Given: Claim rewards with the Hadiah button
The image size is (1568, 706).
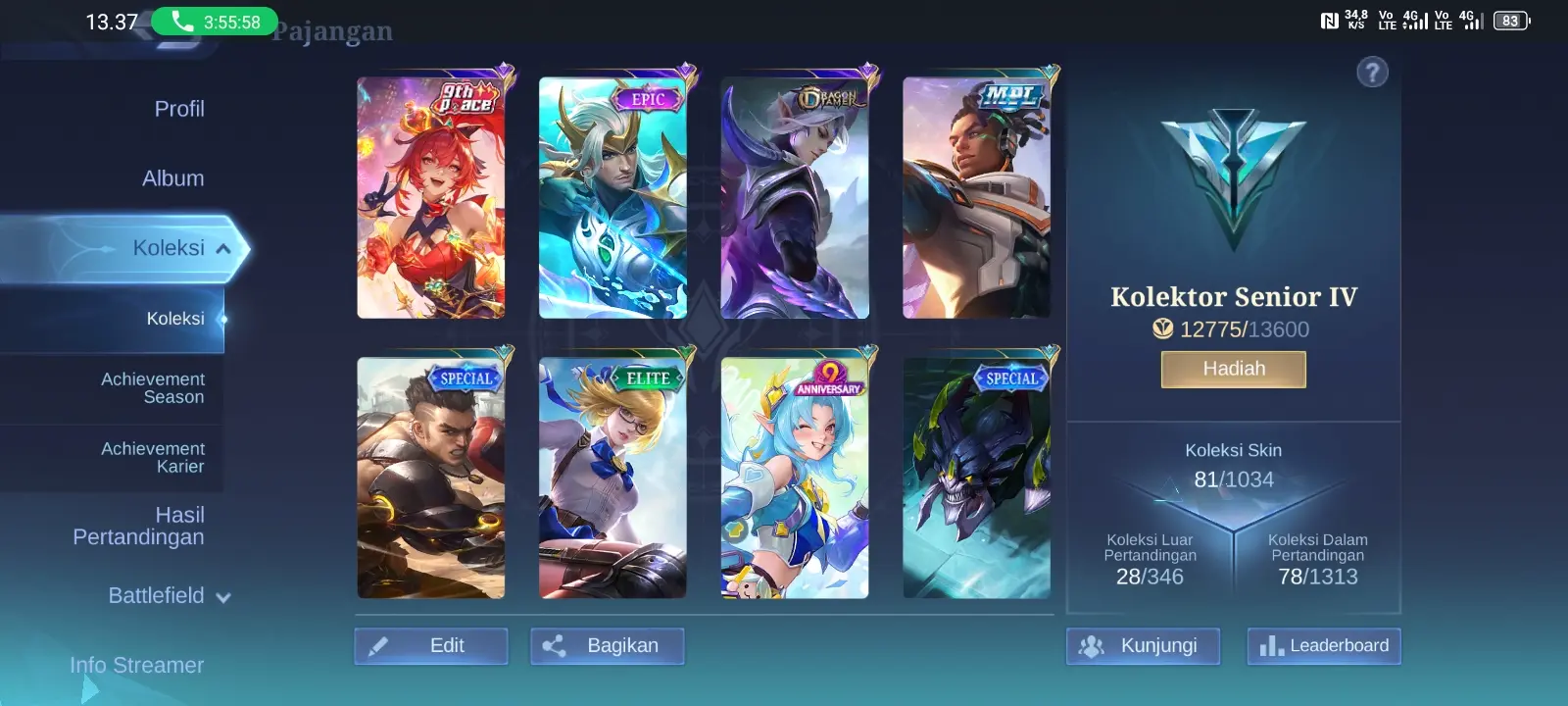Looking at the screenshot, I should (1234, 369).
